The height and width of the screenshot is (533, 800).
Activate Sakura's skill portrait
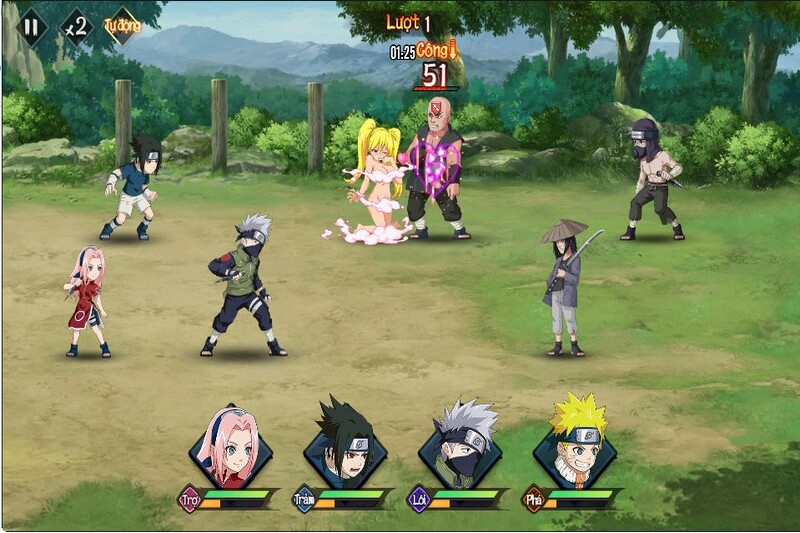(231, 446)
